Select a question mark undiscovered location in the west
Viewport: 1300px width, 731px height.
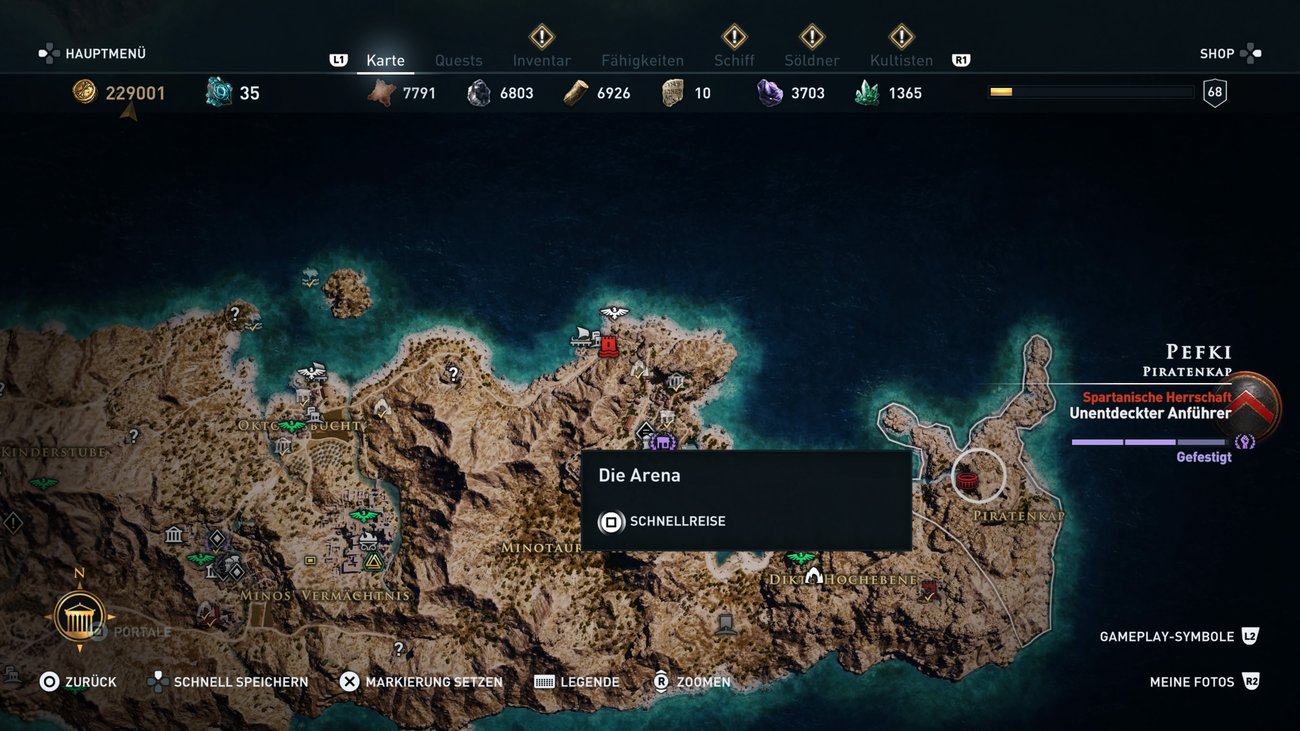(135, 437)
